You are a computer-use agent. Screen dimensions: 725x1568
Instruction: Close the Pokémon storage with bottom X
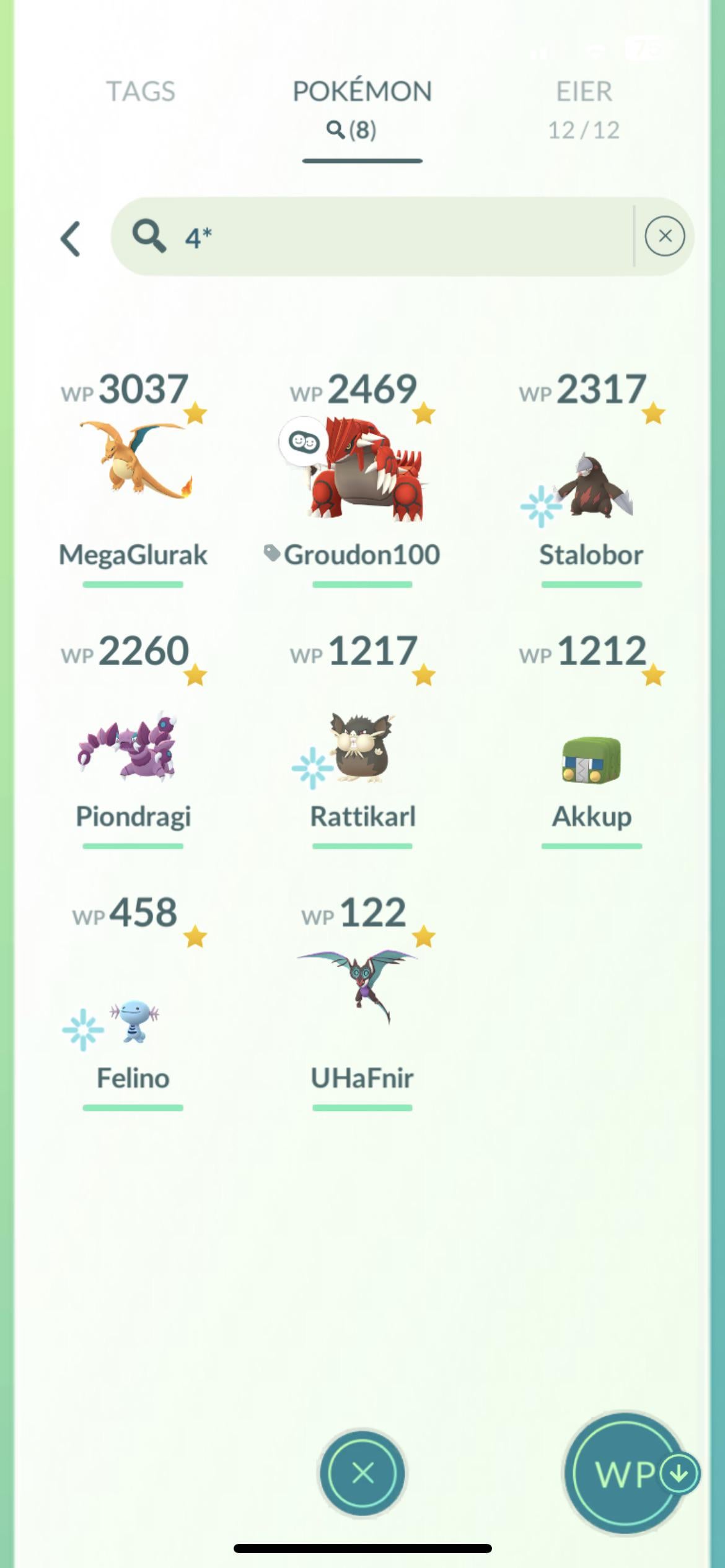[x=362, y=1473]
